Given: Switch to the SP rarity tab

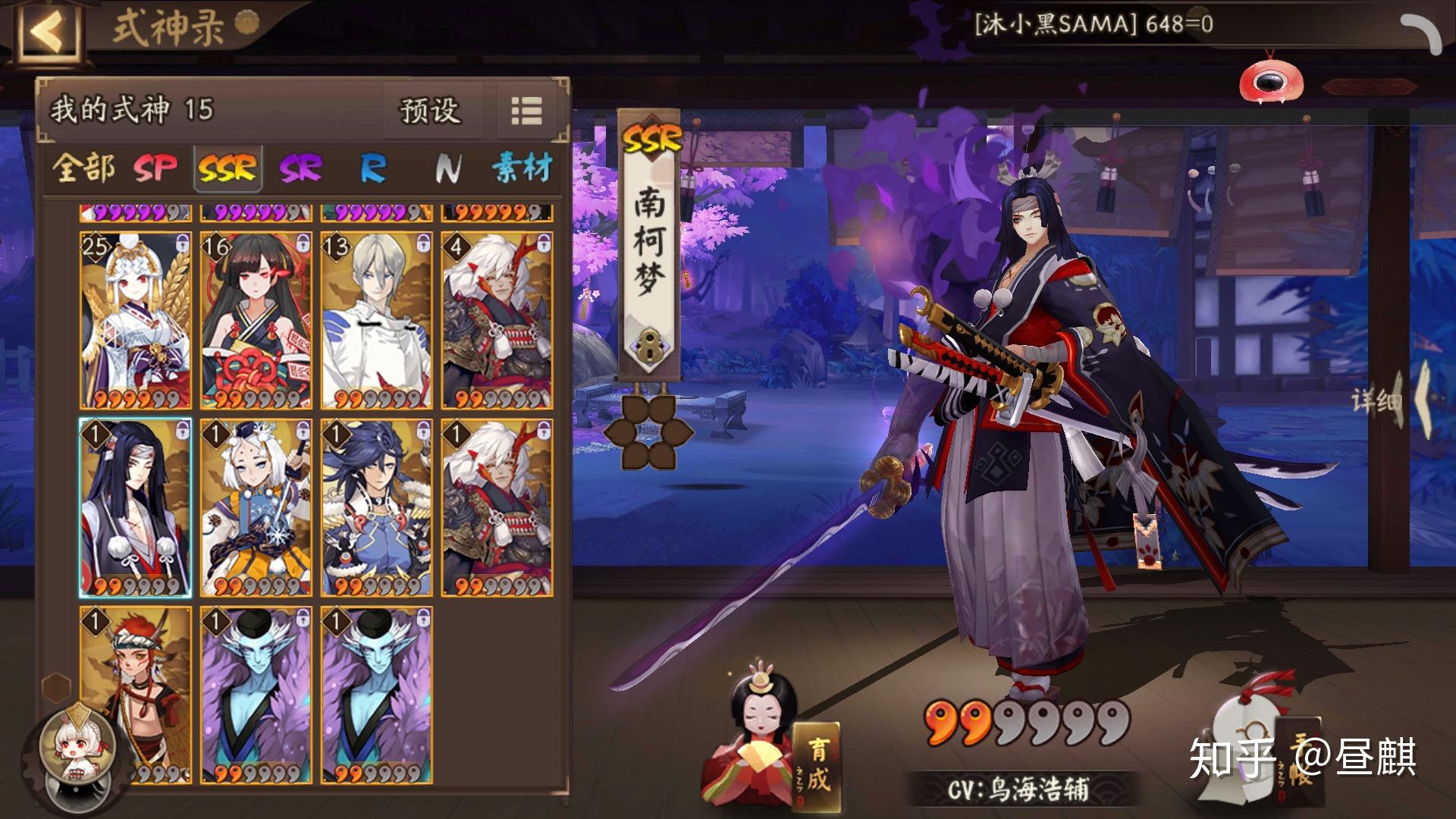Looking at the screenshot, I should [155, 168].
